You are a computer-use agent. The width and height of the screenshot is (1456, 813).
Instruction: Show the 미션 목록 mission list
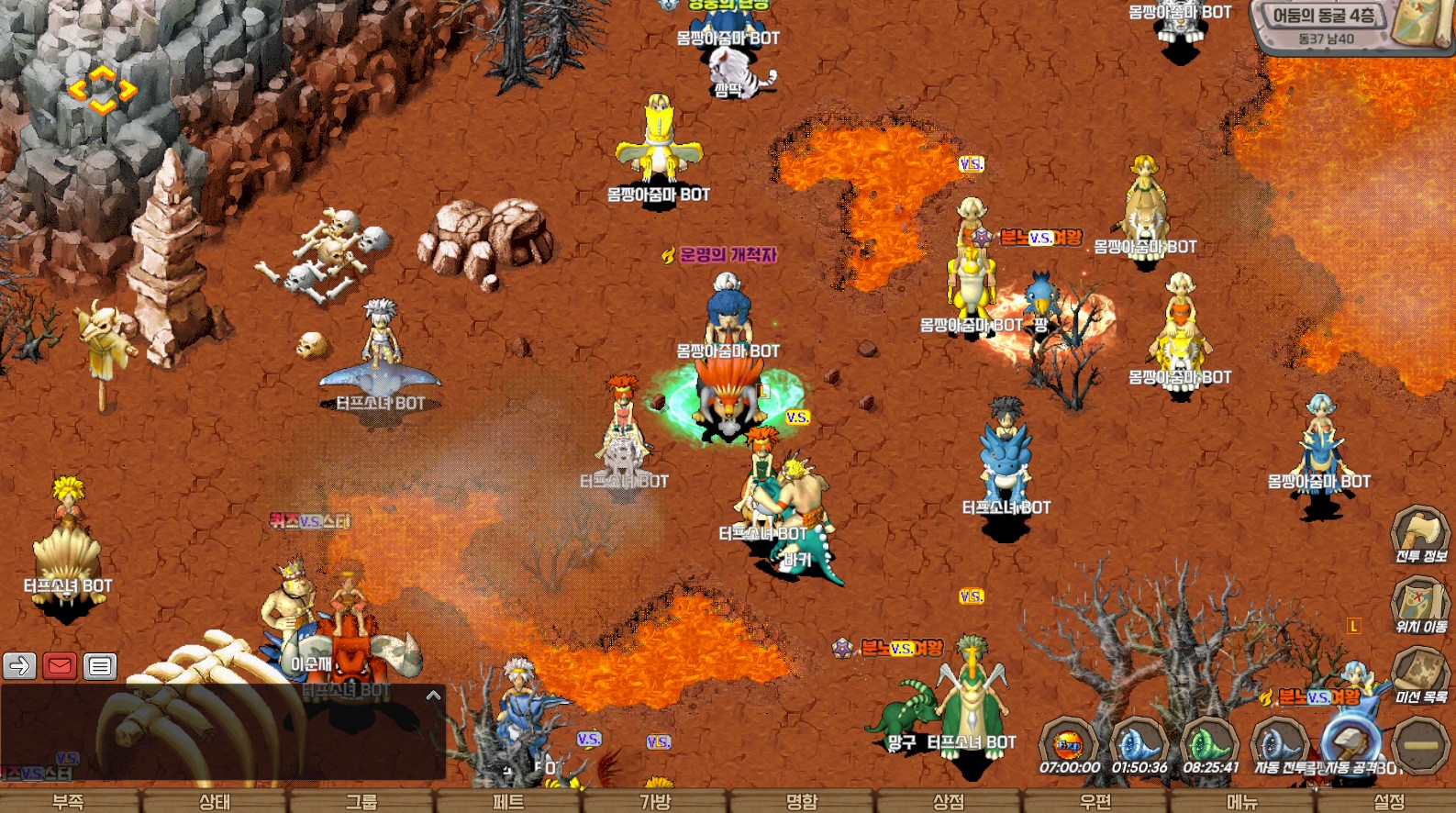coord(1419,672)
